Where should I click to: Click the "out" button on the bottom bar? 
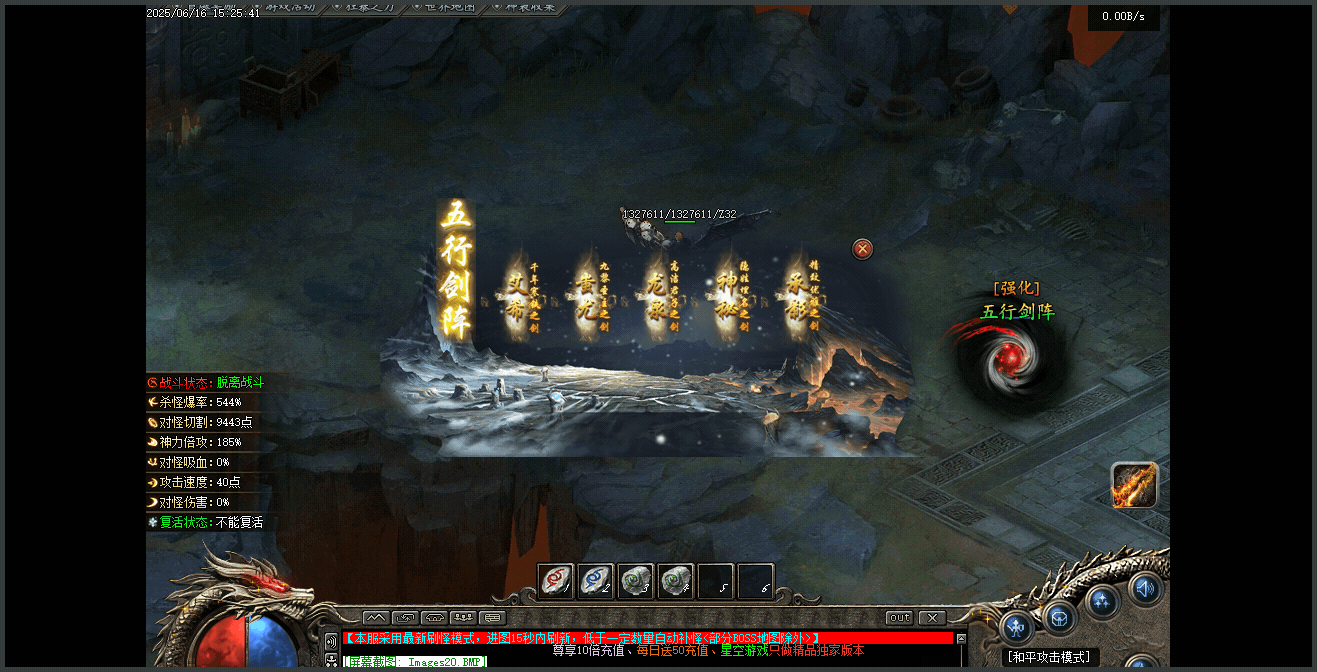tap(900, 618)
